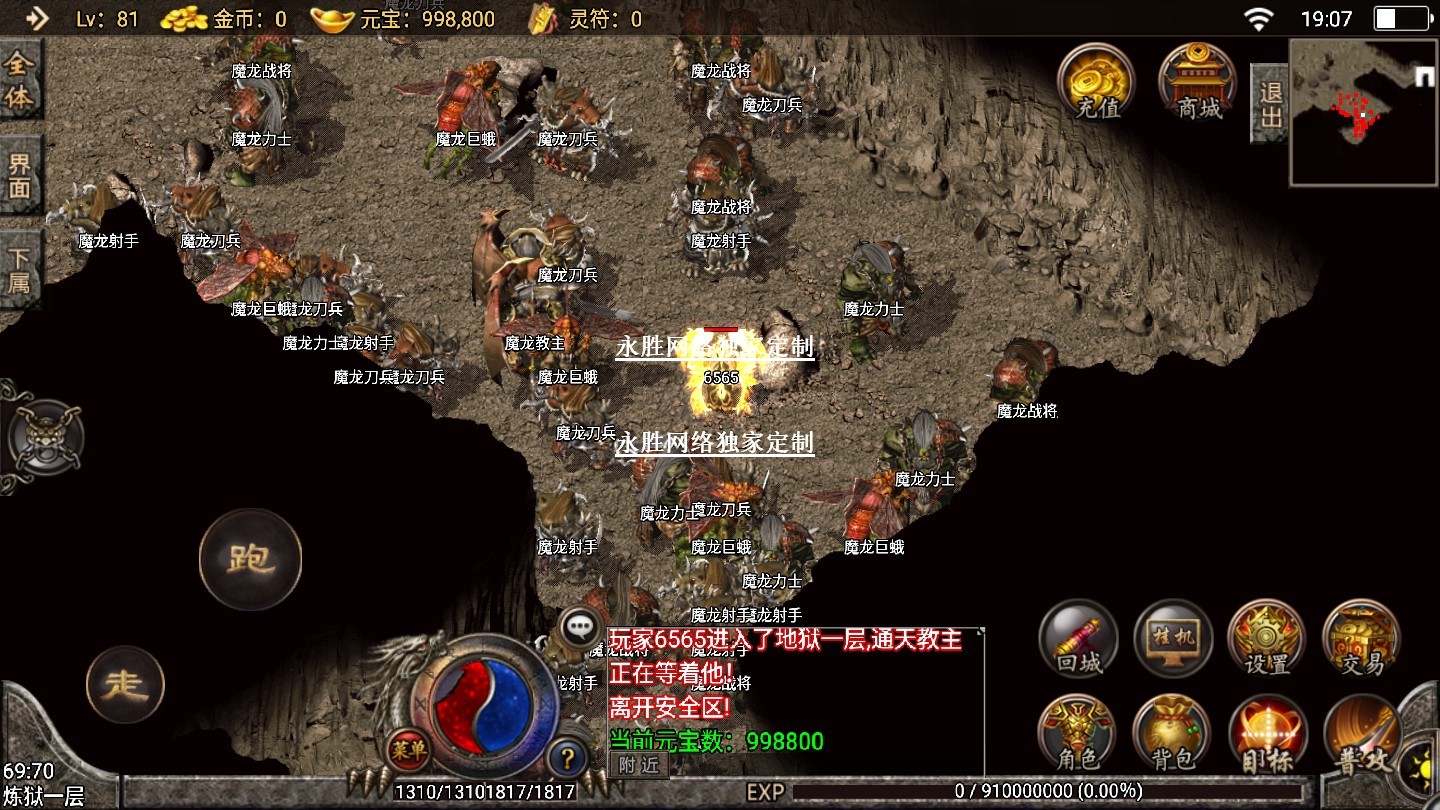Activate 挂机 auto-battle mode
Viewport: 1440px width, 810px height.
point(1173,640)
